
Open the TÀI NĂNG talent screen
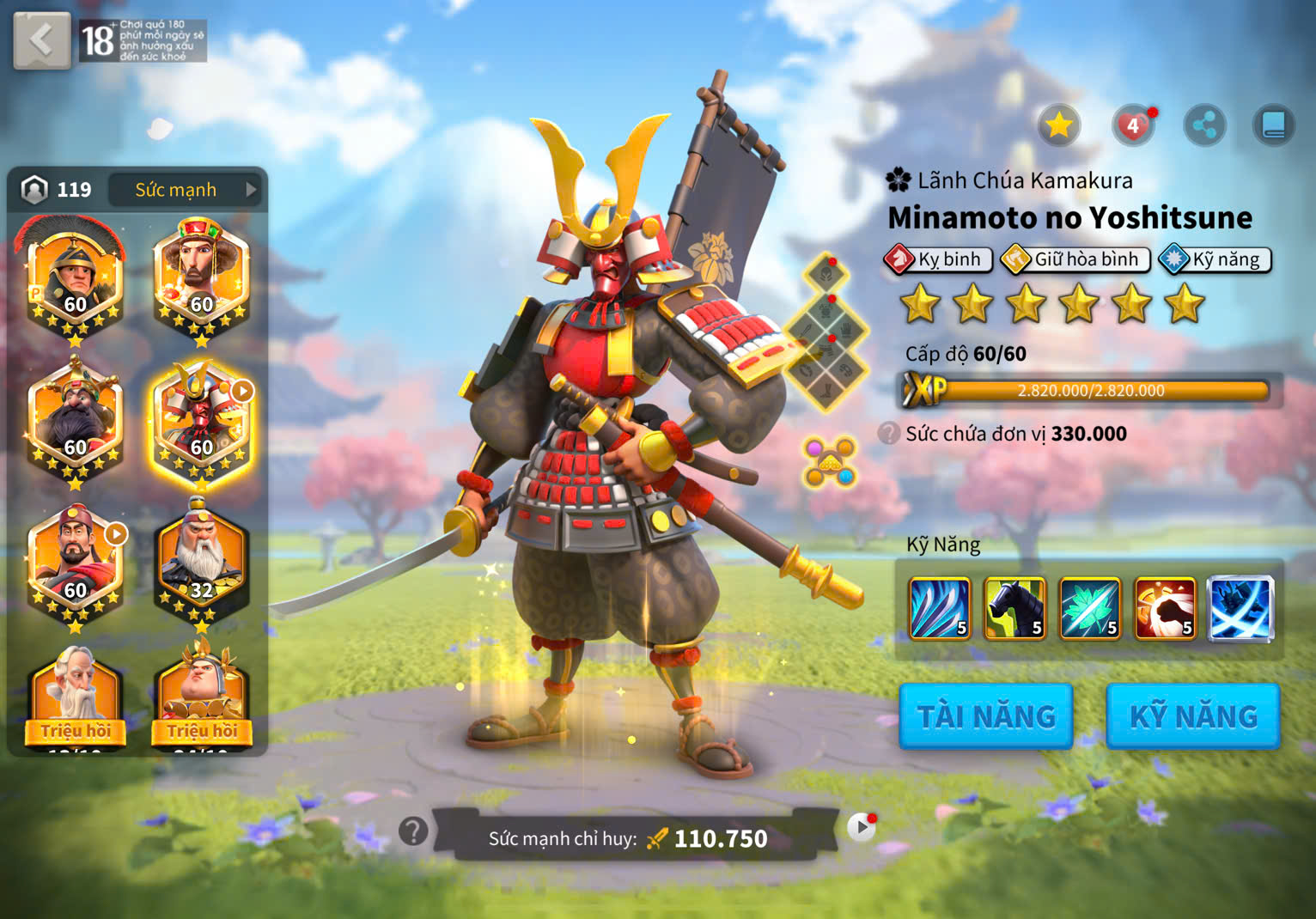[x=985, y=716]
